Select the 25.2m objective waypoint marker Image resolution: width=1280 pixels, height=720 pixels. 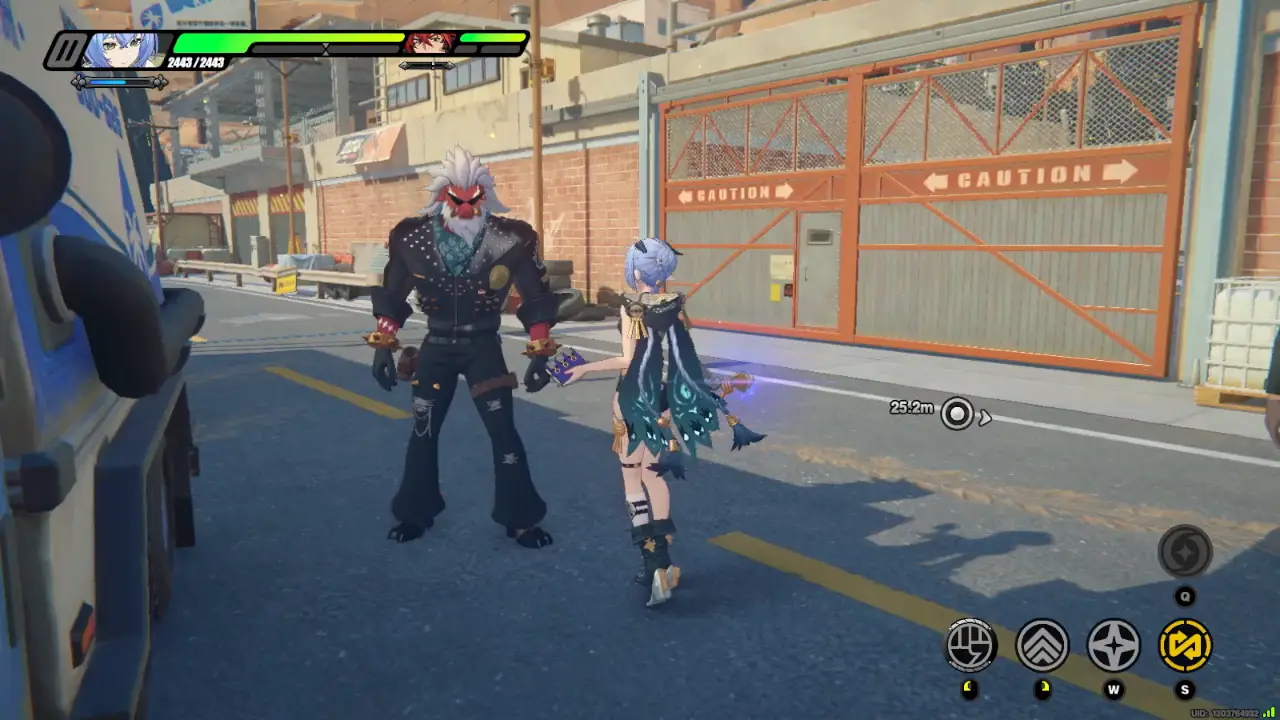click(957, 413)
